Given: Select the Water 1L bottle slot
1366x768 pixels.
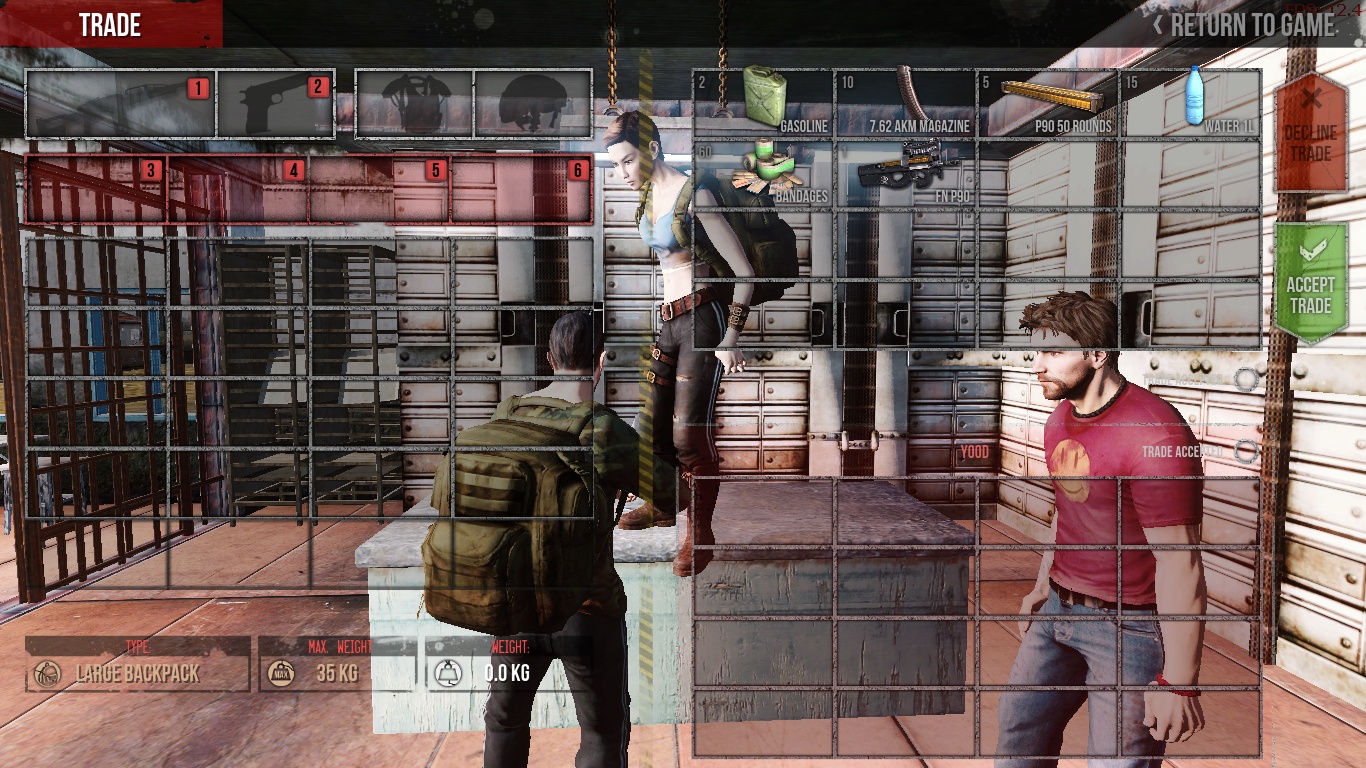Looking at the screenshot, I should tap(1190, 103).
